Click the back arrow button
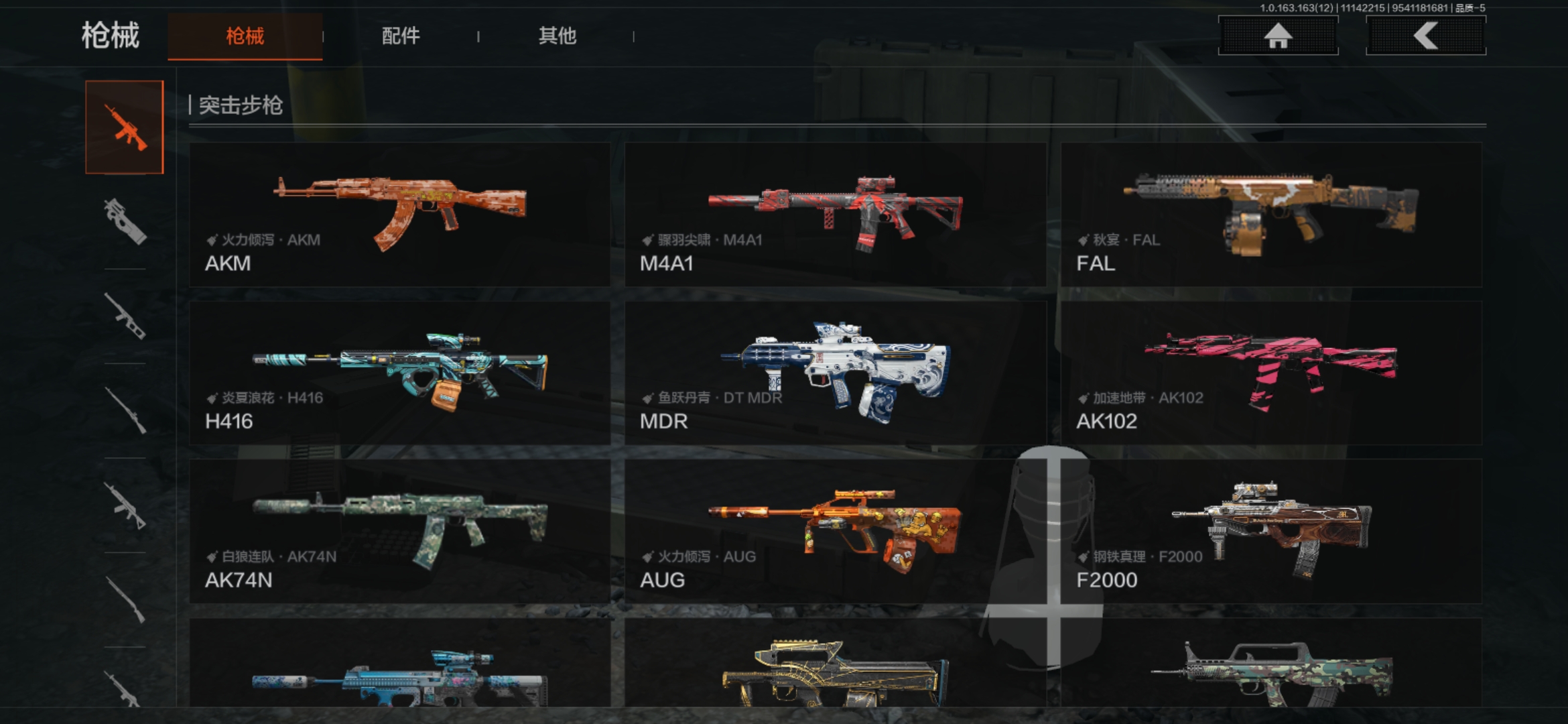The height and width of the screenshot is (724, 1568). click(1425, 36)
